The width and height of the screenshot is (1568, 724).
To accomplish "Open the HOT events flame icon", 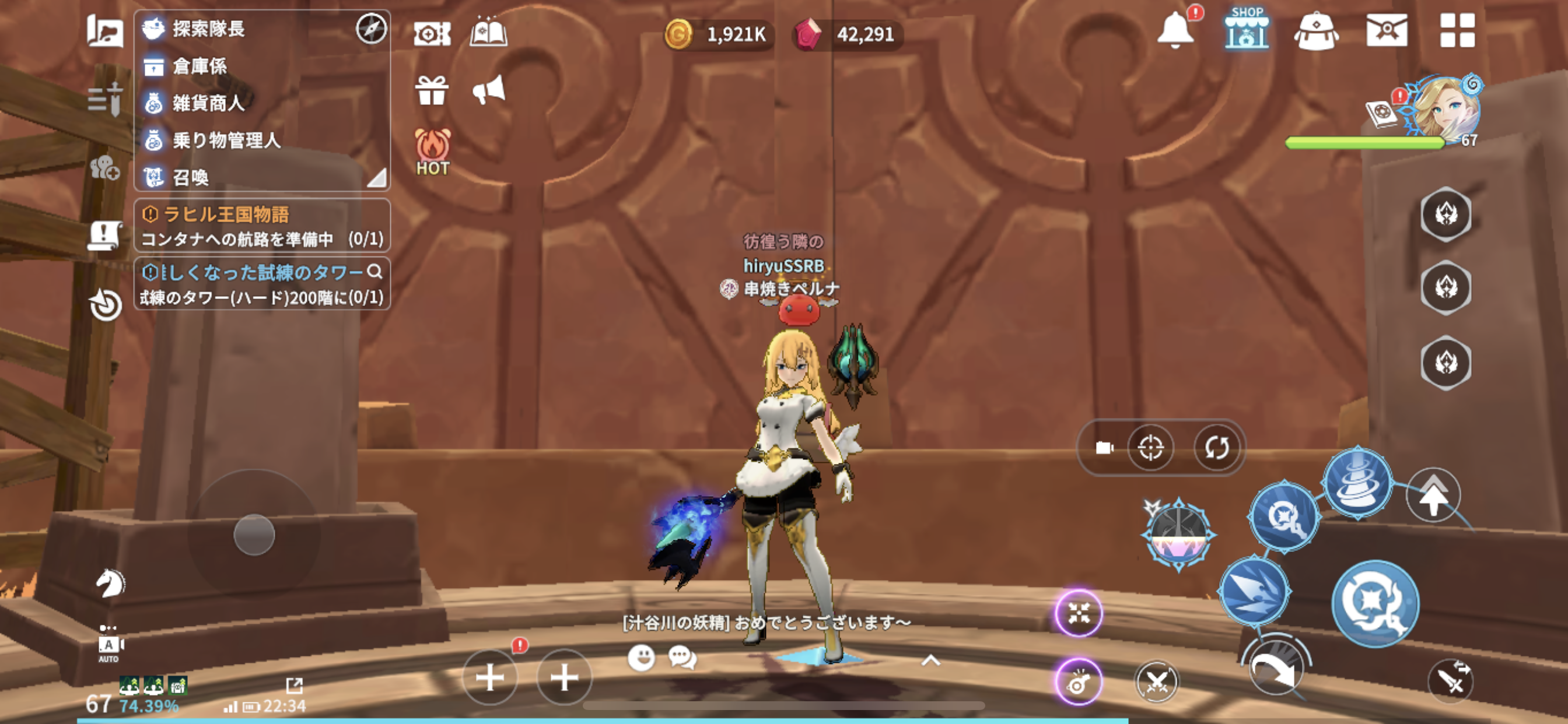I will click(432, 152).
